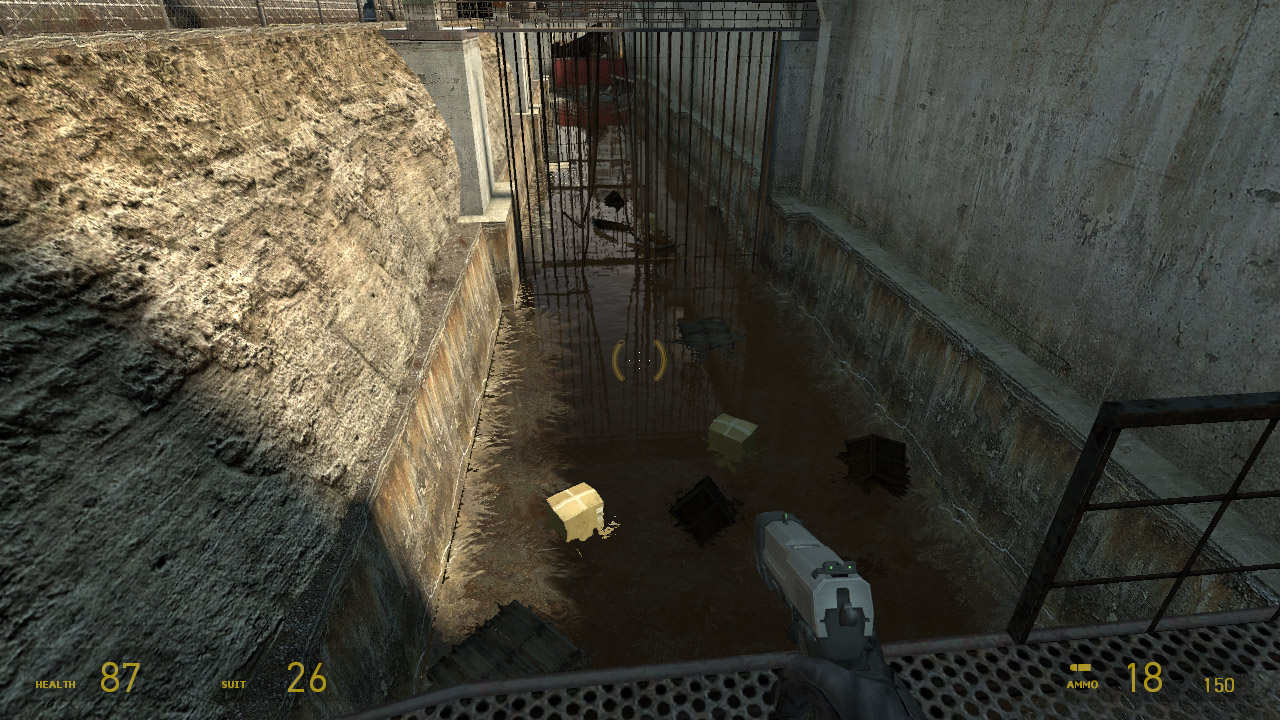Click the AMMO 18 readout
The width and height of the screenshot is (1280, 720).
coord(1145,678)
